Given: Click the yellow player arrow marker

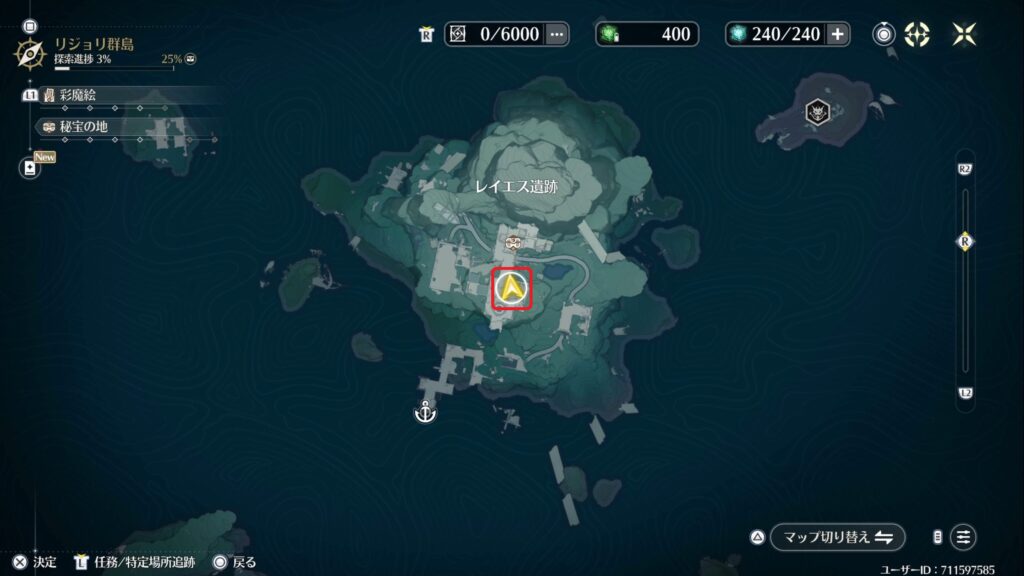Looking at the screenshot, I should click(512, 290).
